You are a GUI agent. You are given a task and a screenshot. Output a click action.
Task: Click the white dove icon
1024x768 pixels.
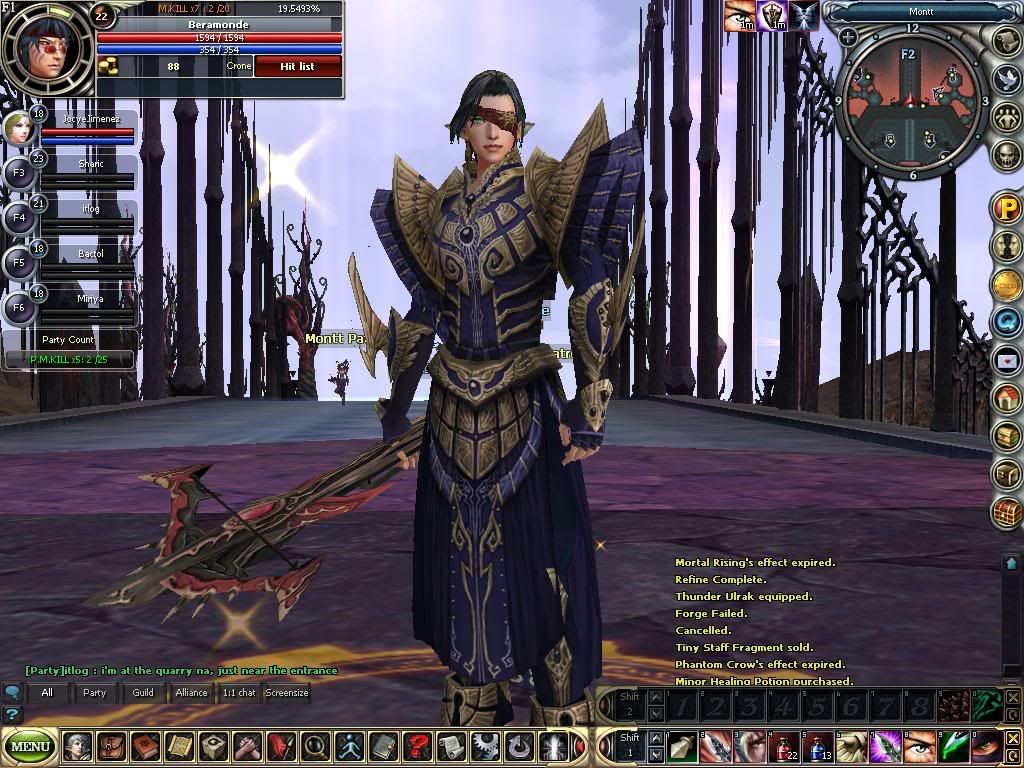[x=1006, y=78]
